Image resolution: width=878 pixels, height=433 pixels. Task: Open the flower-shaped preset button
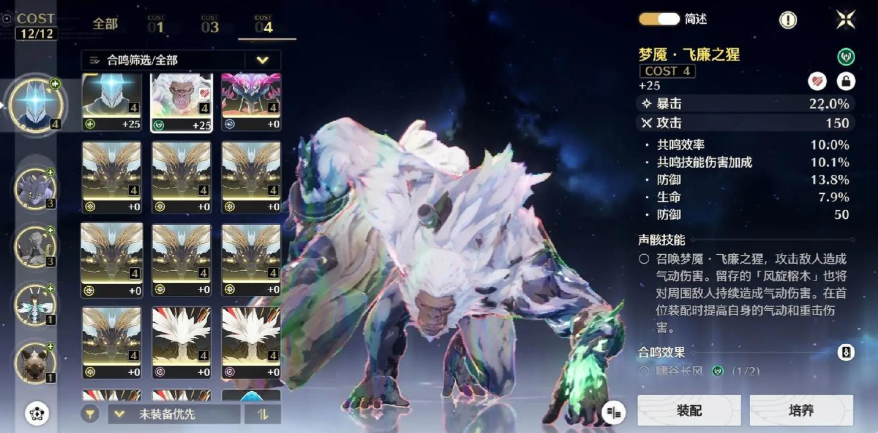37,412
